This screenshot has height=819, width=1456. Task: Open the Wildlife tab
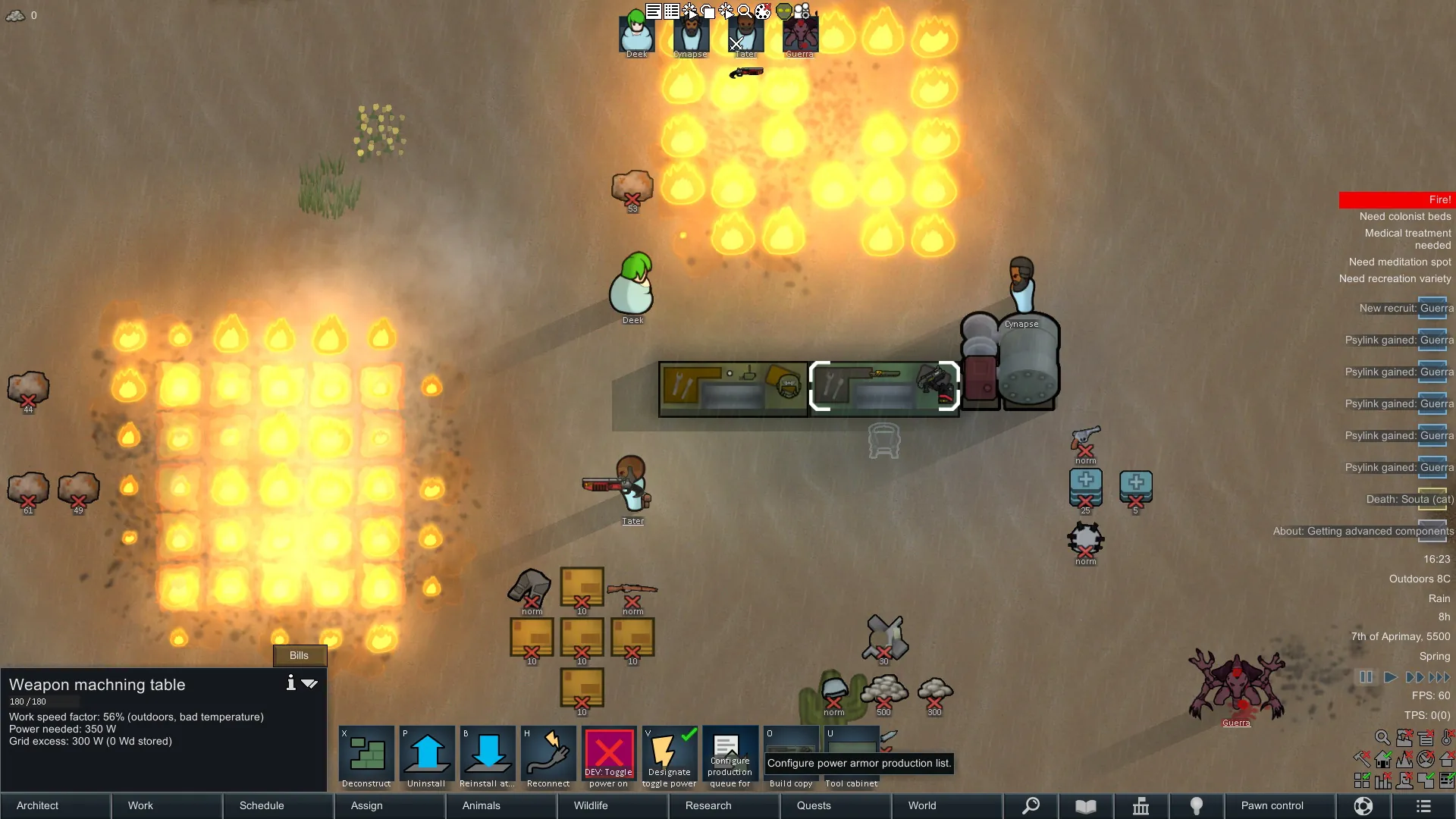tap(591, 805)
